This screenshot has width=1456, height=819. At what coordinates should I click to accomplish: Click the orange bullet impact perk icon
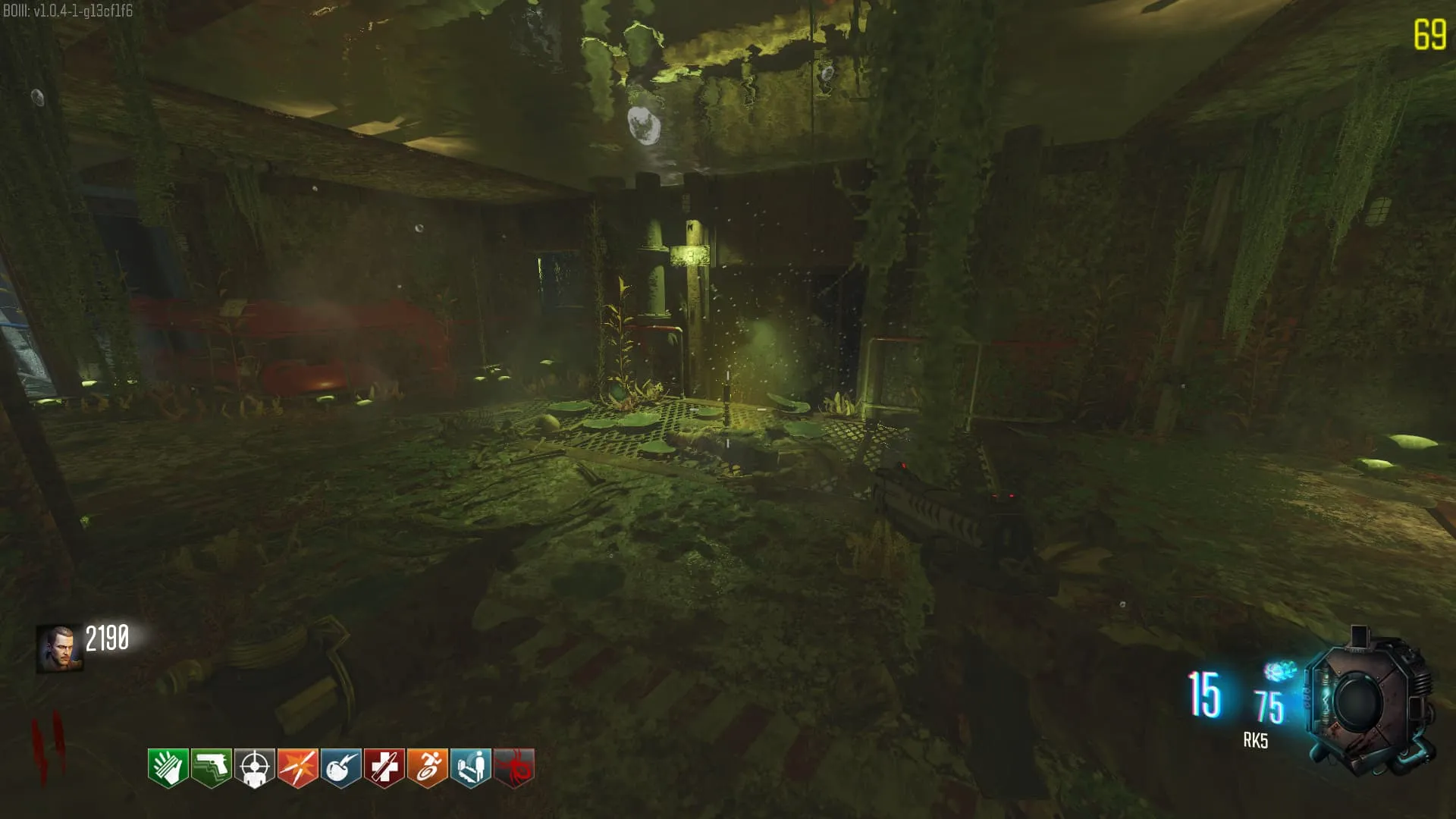click(x=297, y=768)
